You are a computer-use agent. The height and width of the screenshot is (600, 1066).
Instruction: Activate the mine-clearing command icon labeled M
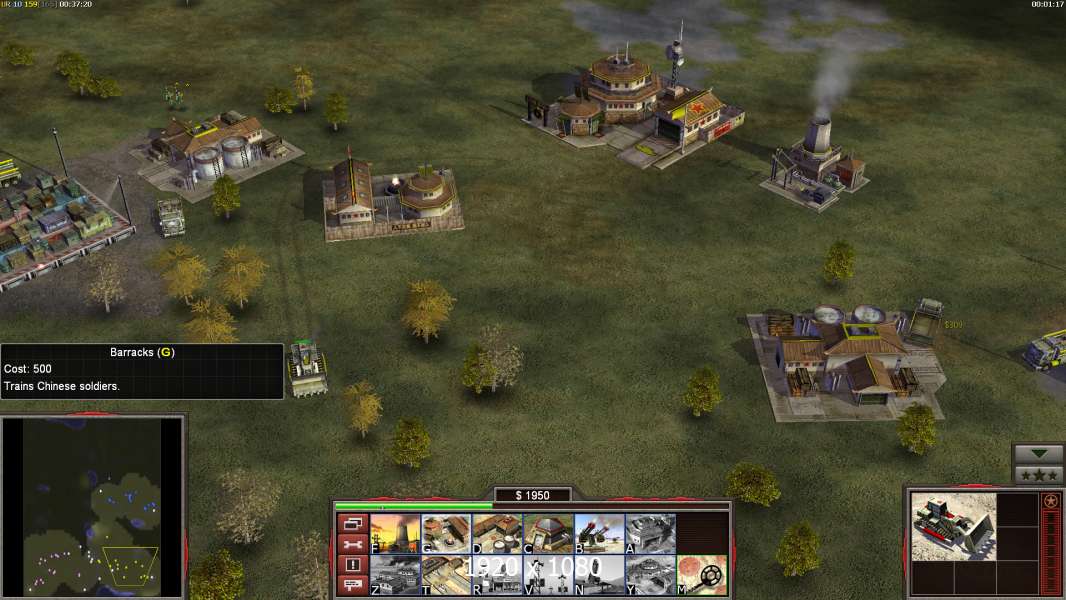pyautogui.click(x=702, y=575)
